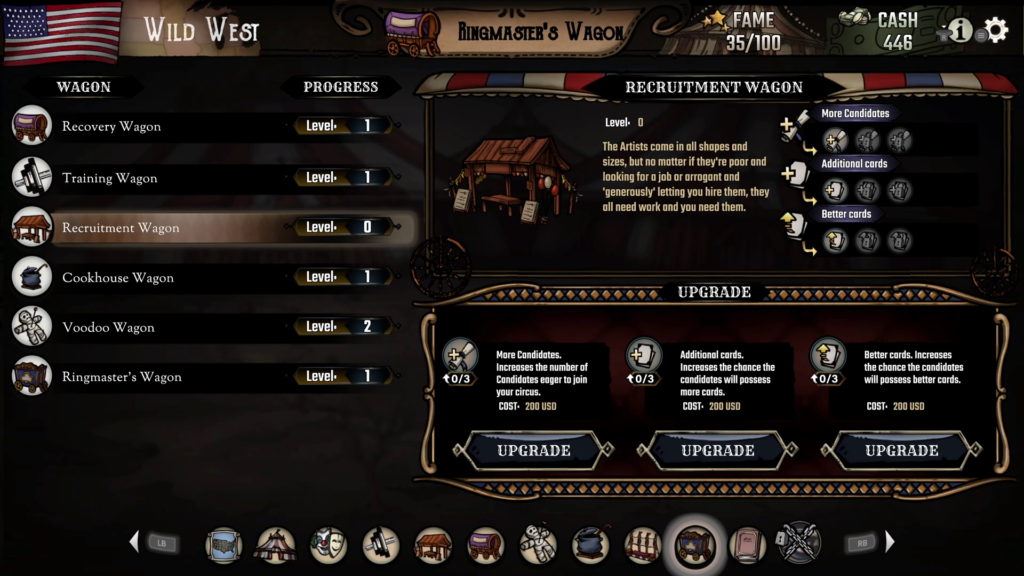Image resolution: width=1024 pixels, height=576 pixels.
Task: Buy the Additional cards upgrade
Action: point(718,451)
